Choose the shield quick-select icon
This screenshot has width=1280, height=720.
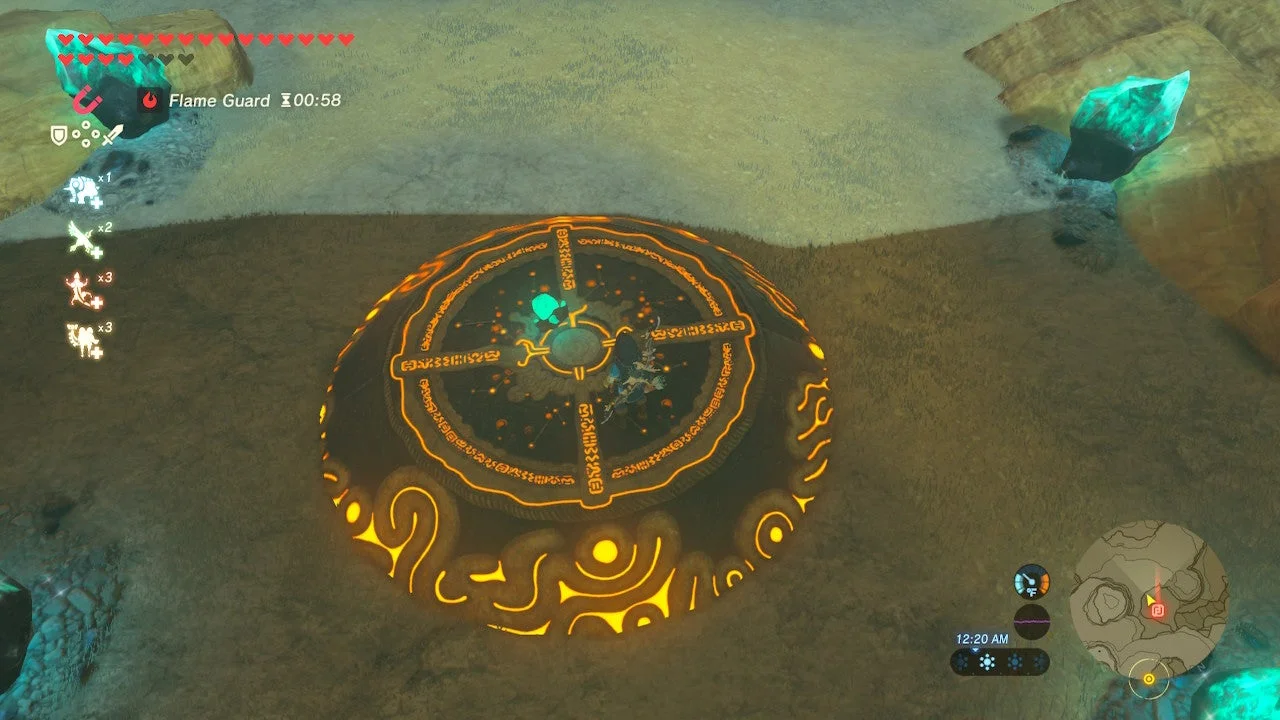(x=59, y=134)
